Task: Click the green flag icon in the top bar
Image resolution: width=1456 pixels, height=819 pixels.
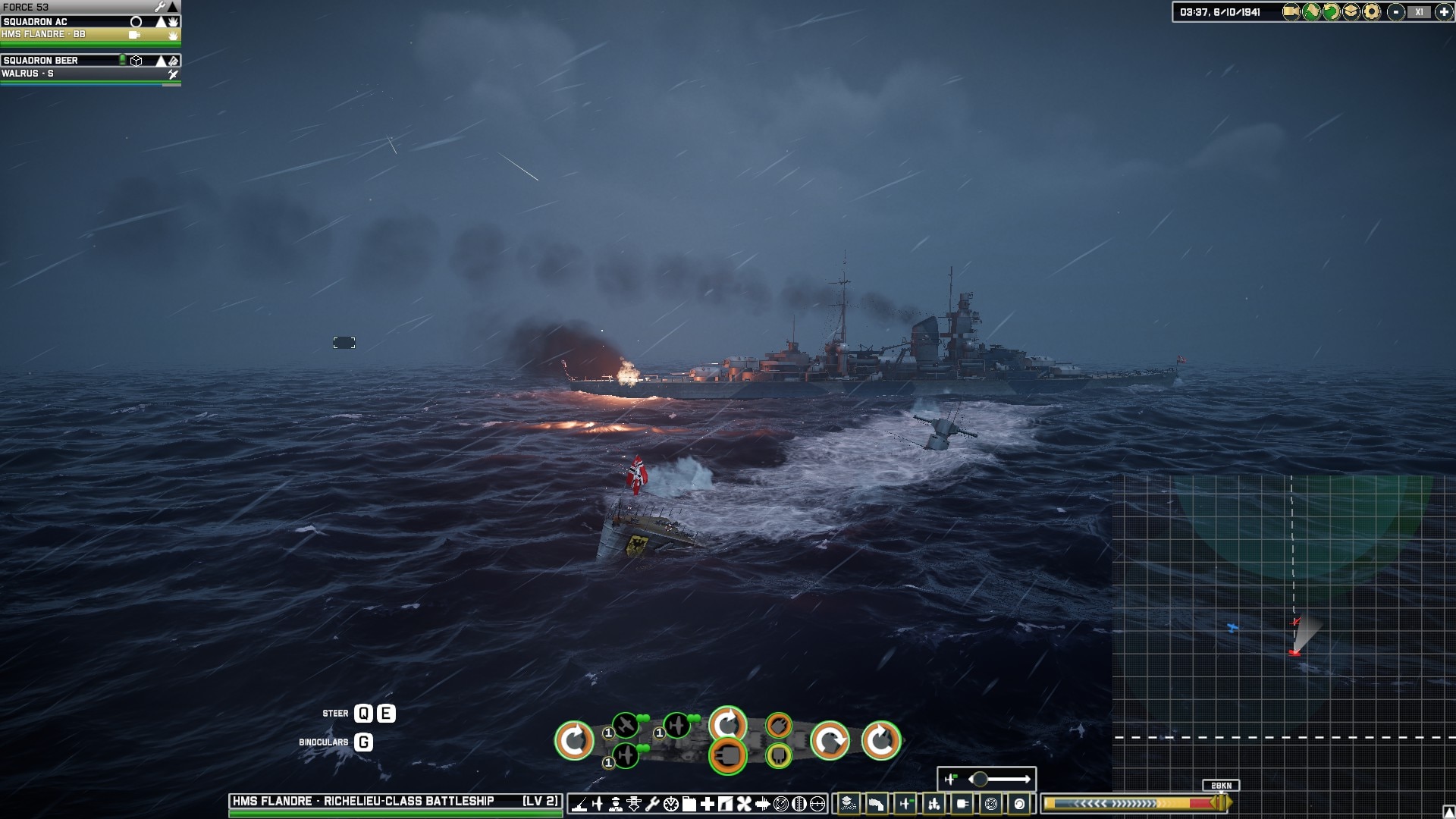Action: coord(1312,11)
